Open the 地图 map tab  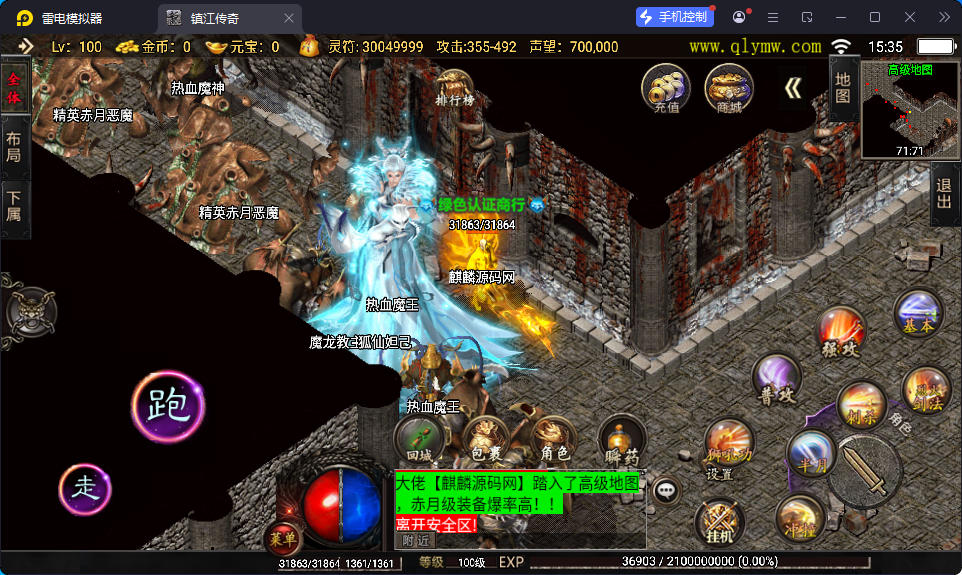coord(843,88)
